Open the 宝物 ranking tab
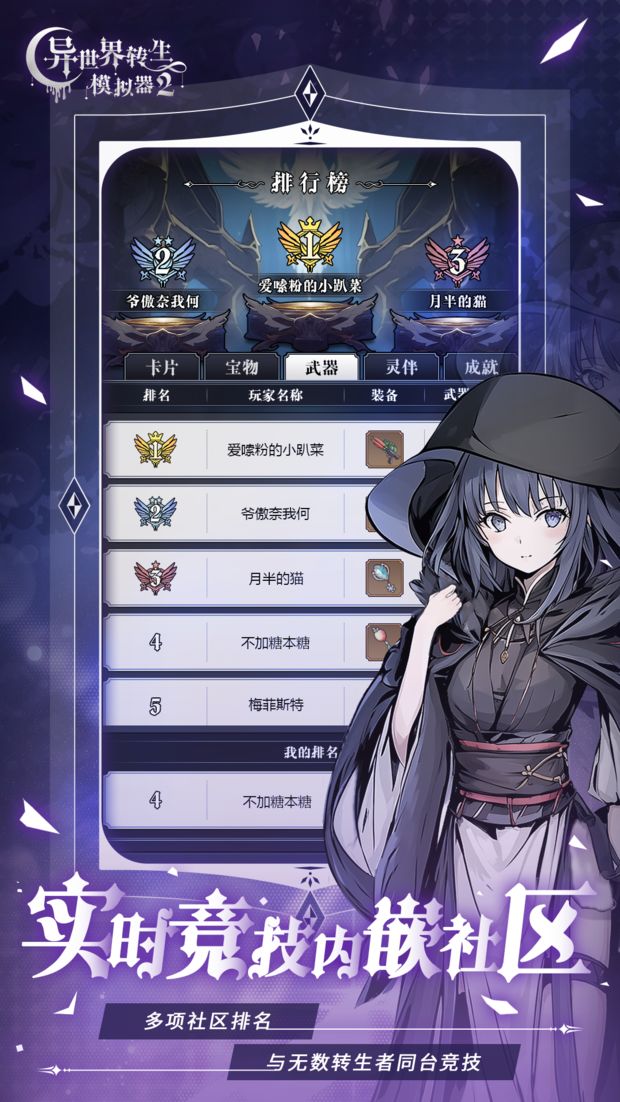The image size is (620, 1102). [x=241, y=367]
